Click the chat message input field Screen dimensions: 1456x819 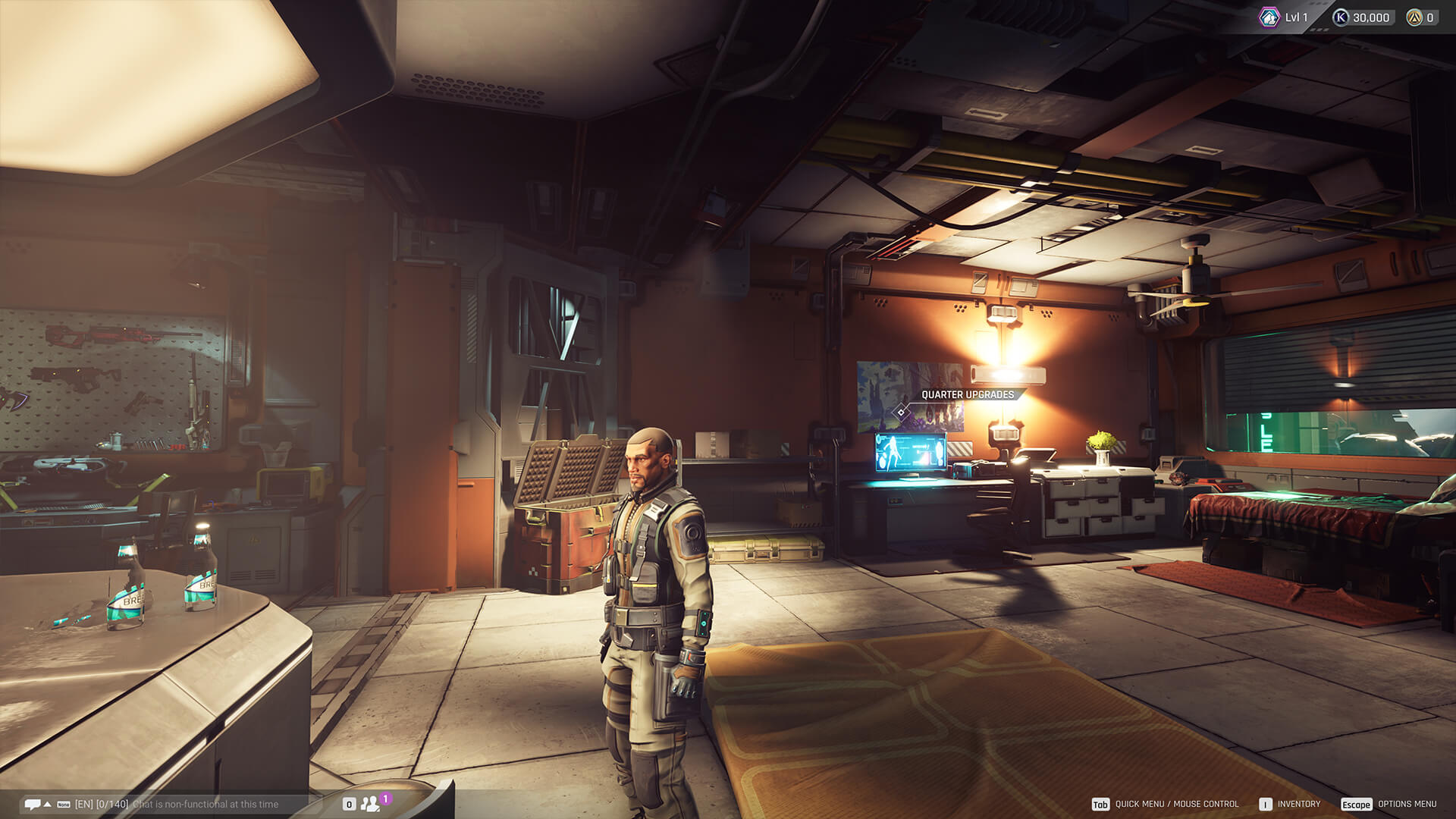[205, 804]
